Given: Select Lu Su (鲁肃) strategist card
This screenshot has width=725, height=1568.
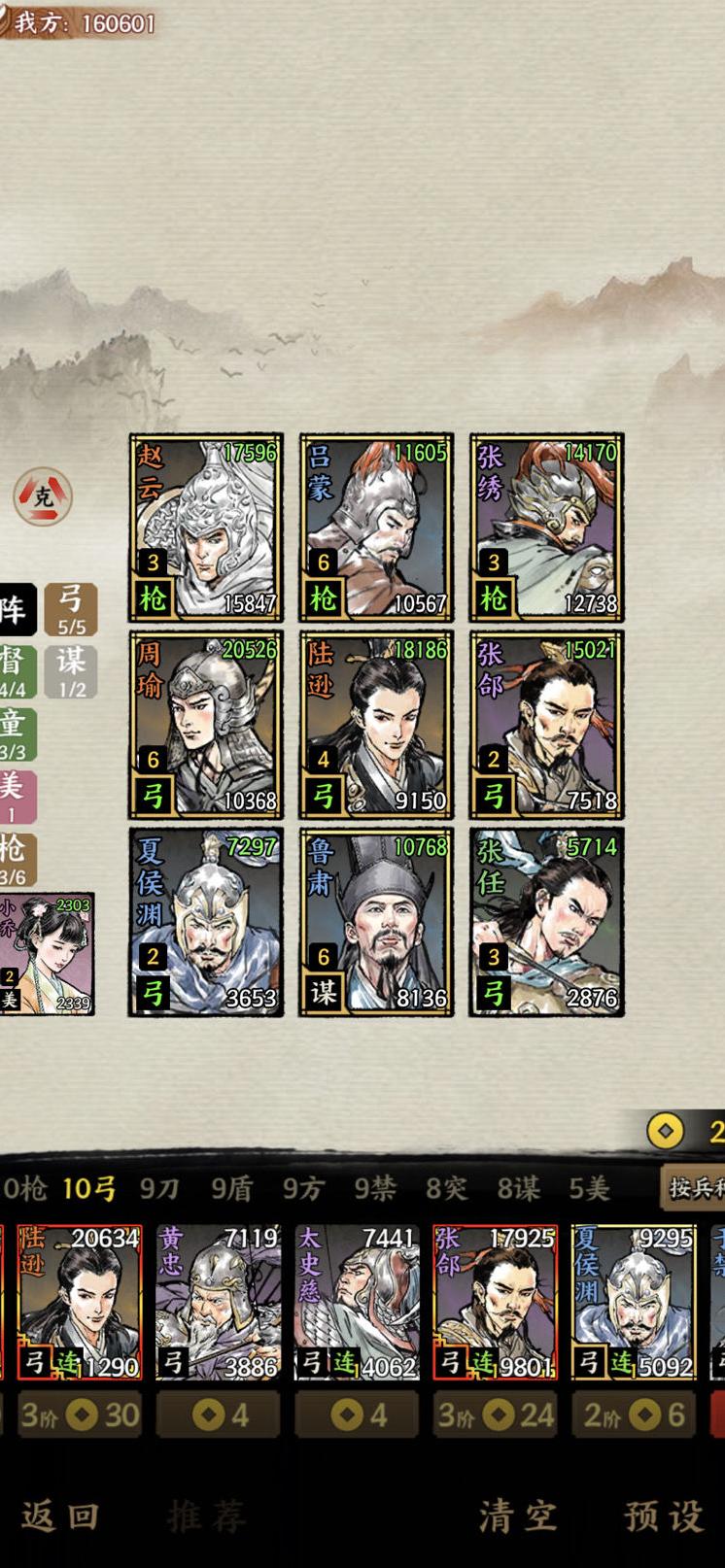Looking at the screenshot, I should pos(376,922).
